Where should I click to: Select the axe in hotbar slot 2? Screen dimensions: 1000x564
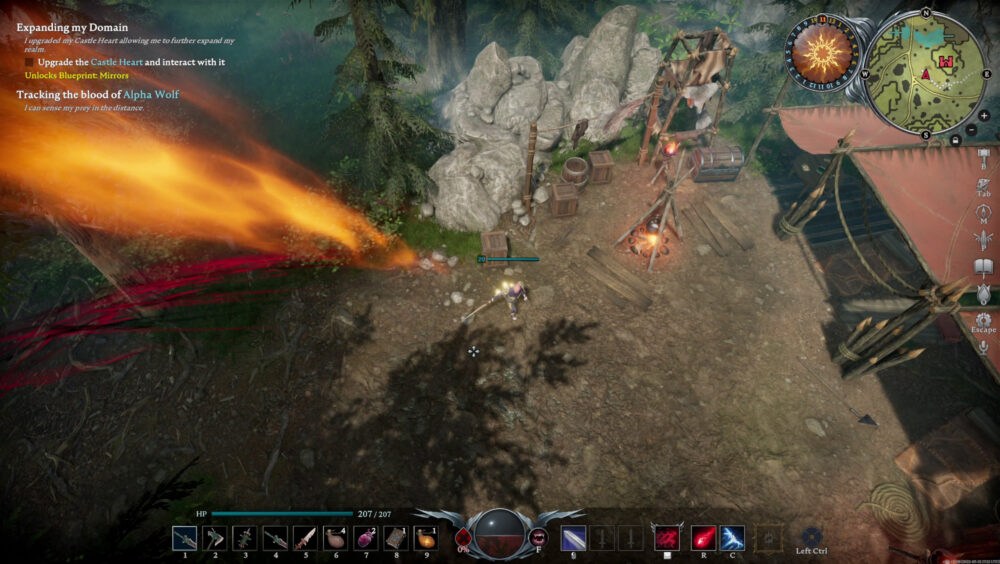coord(215,538)
